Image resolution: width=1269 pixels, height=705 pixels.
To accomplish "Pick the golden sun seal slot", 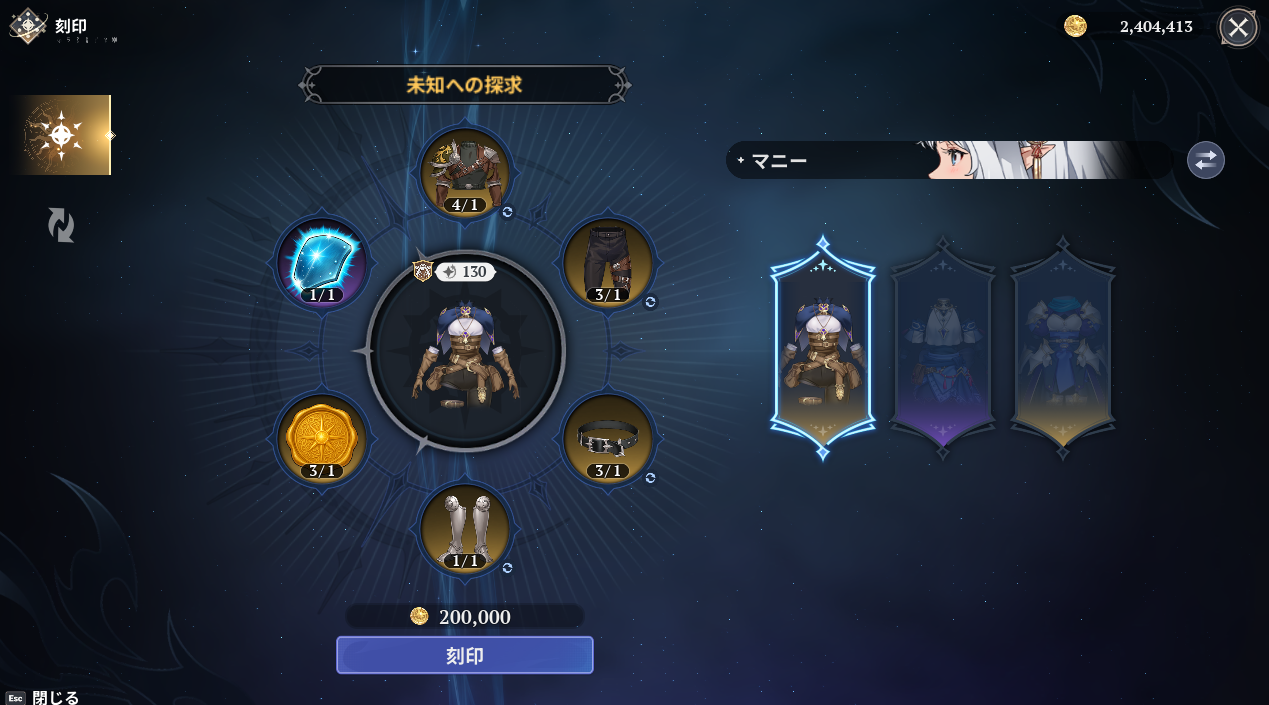I will [322, 440].
